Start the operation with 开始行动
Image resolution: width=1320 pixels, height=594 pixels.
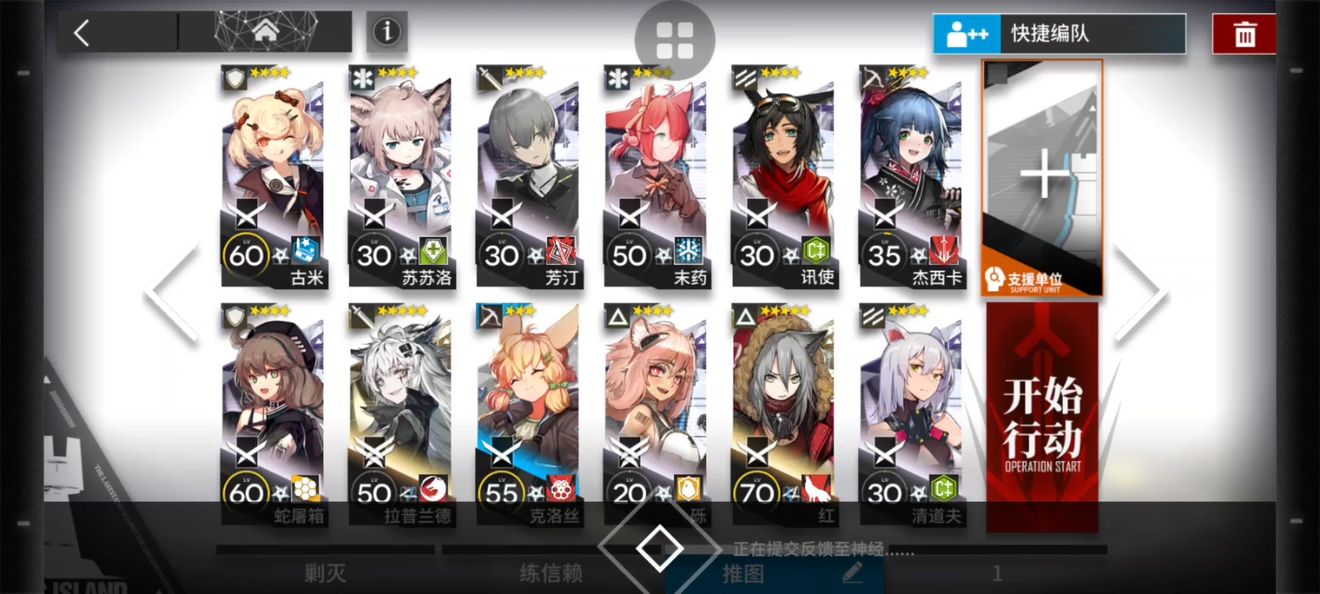click(x=1042, y=416)
